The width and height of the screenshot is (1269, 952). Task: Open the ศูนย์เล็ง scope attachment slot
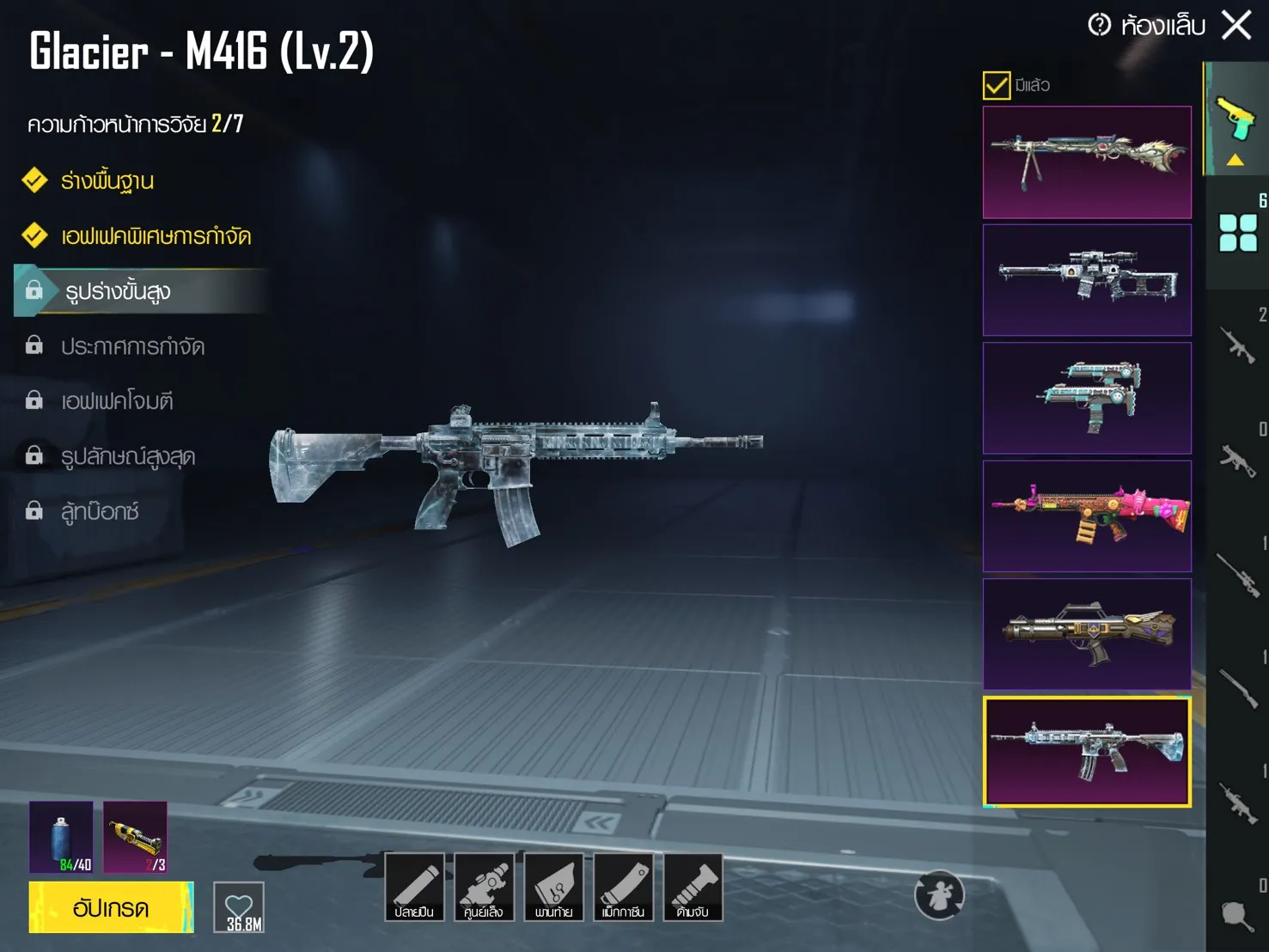(x=484, y=887)
